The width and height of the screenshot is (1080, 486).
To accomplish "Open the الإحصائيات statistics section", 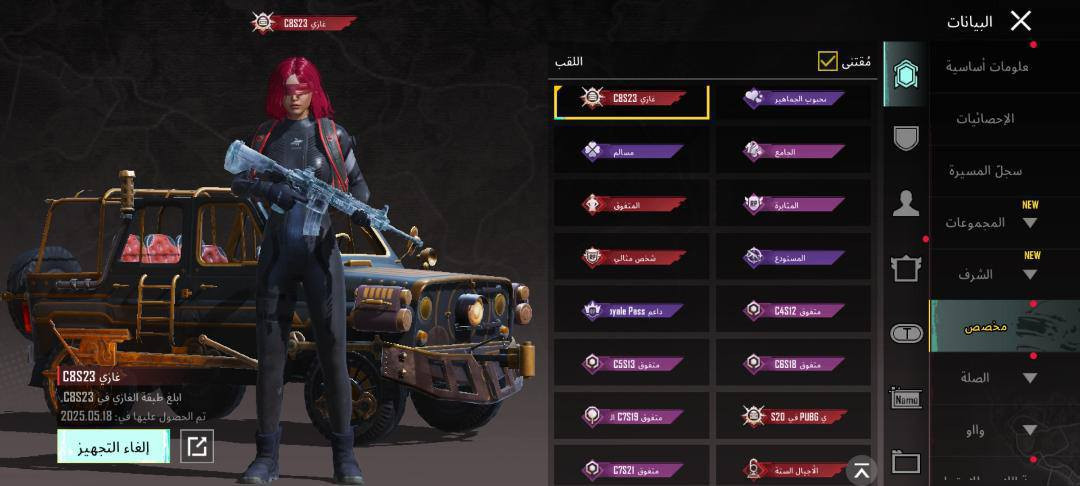I will (985, 119).
